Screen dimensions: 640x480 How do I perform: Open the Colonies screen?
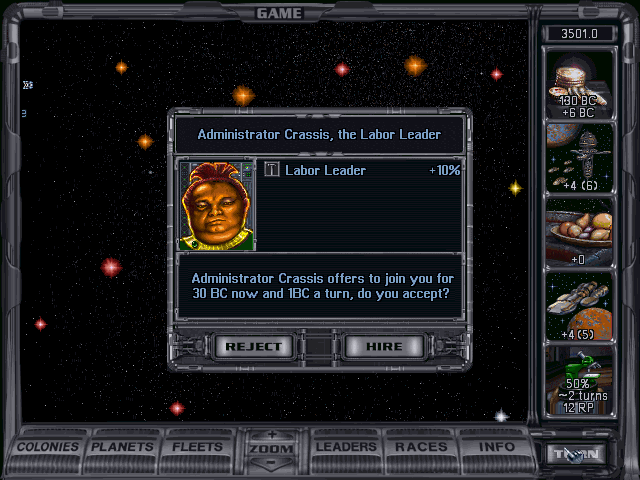pos(48,447)
